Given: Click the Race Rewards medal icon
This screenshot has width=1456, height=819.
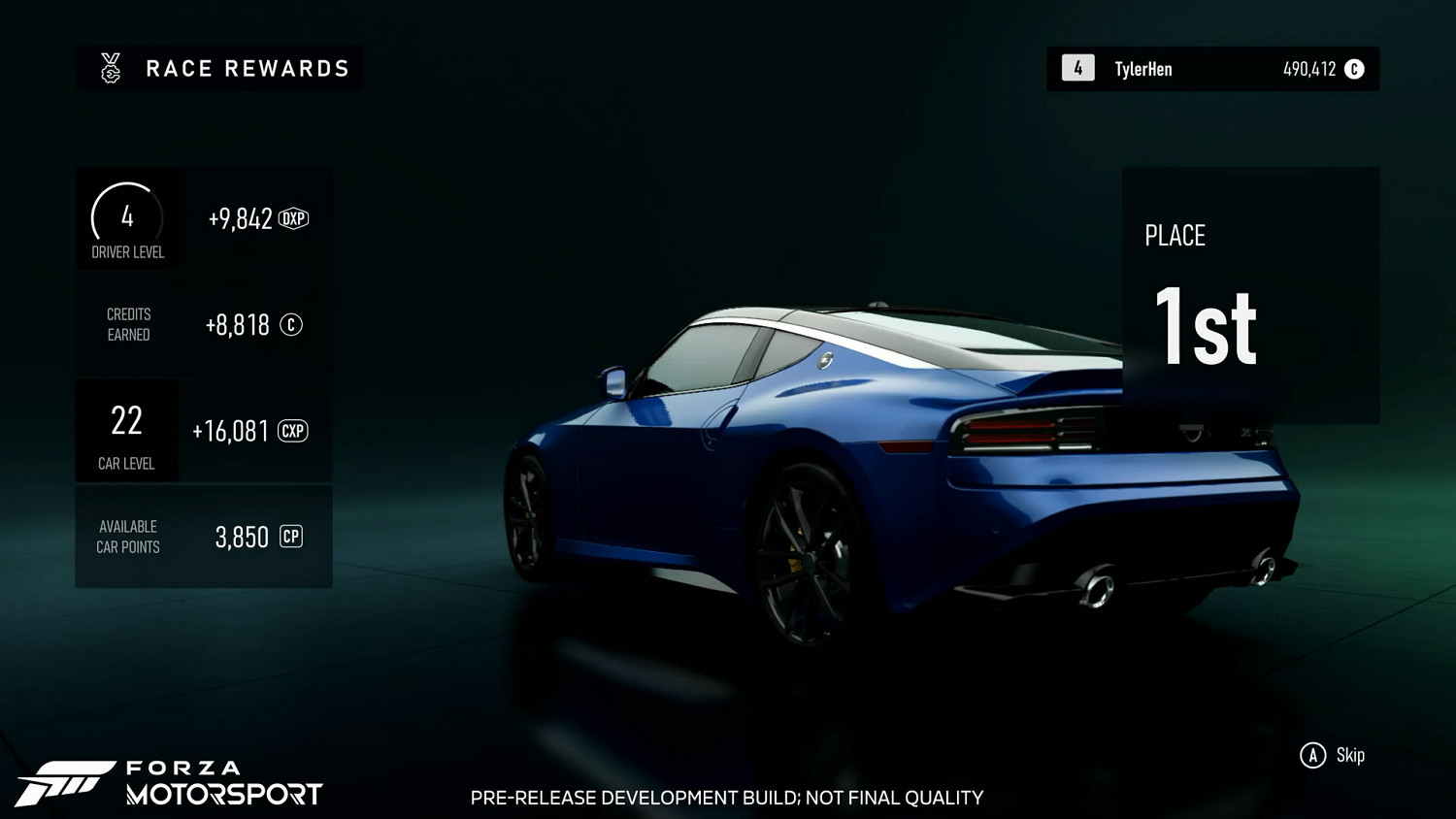Looking at the screenshot, I should pyautogui.click(x=112, y=68).
